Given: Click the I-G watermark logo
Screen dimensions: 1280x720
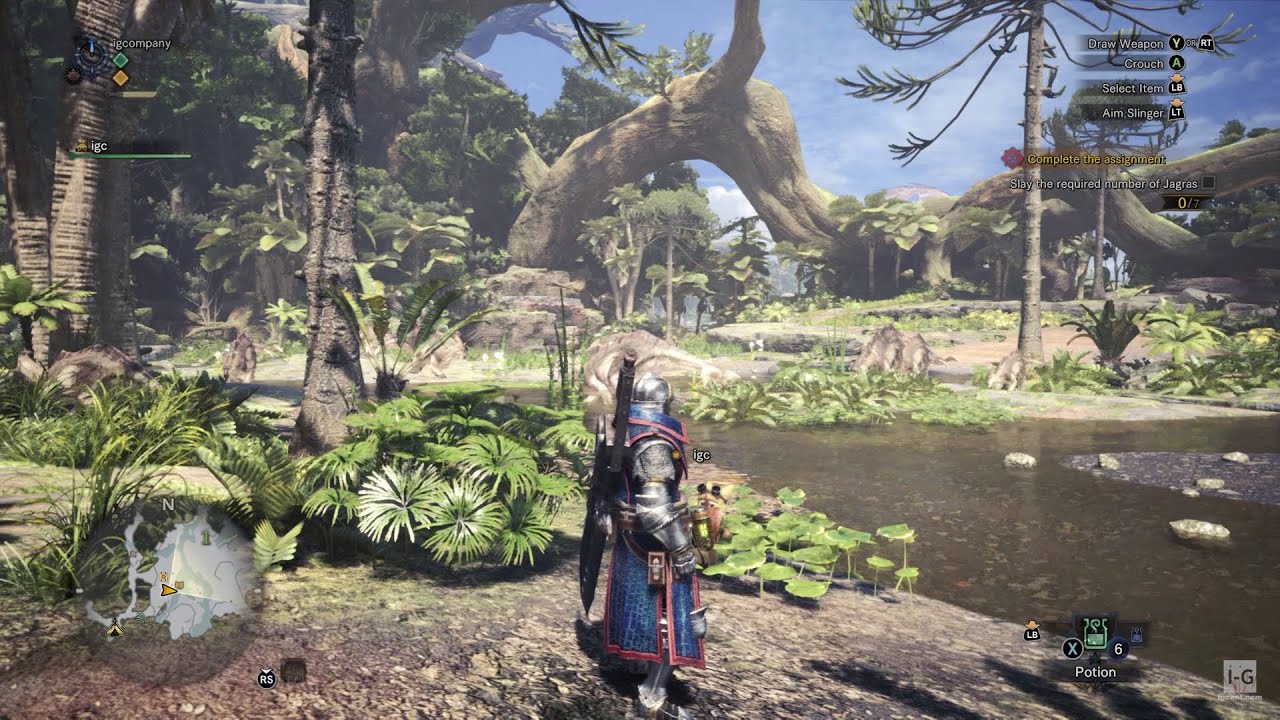Looking at the screenshot, I should coord(1240,674).
